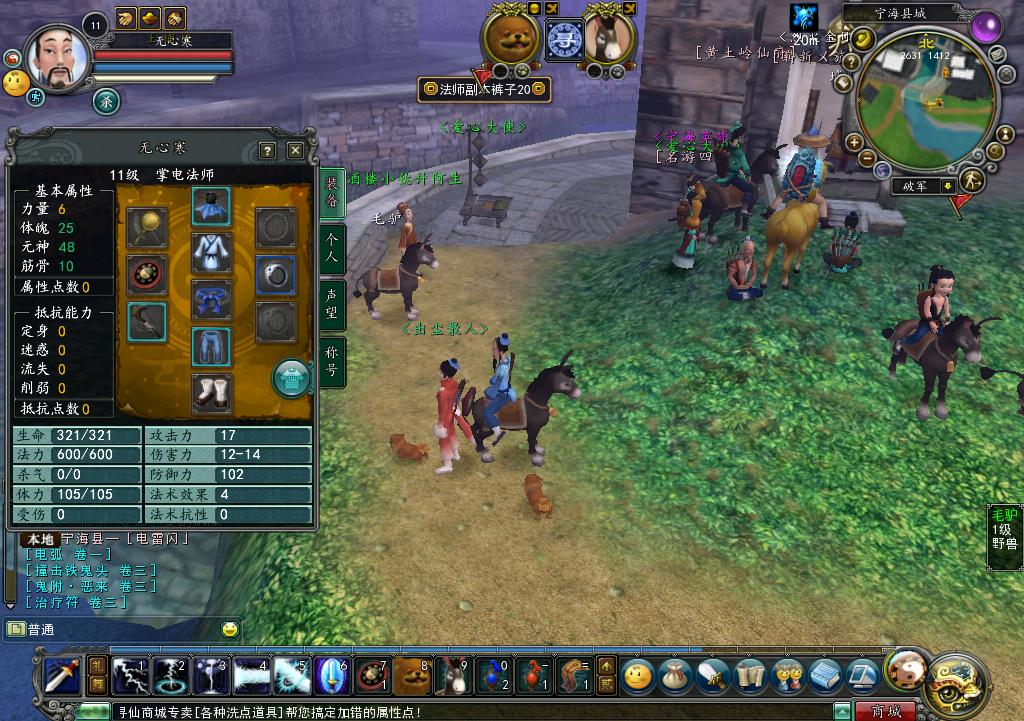Open the 声望 reputation tab
Viewport: 1024px width, 721px height.
[332, 304]
